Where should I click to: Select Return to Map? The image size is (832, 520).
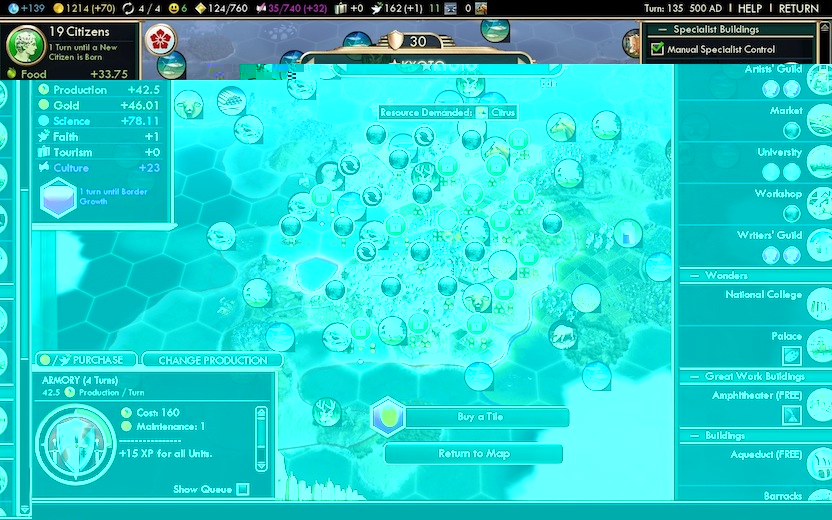(474, 454)
